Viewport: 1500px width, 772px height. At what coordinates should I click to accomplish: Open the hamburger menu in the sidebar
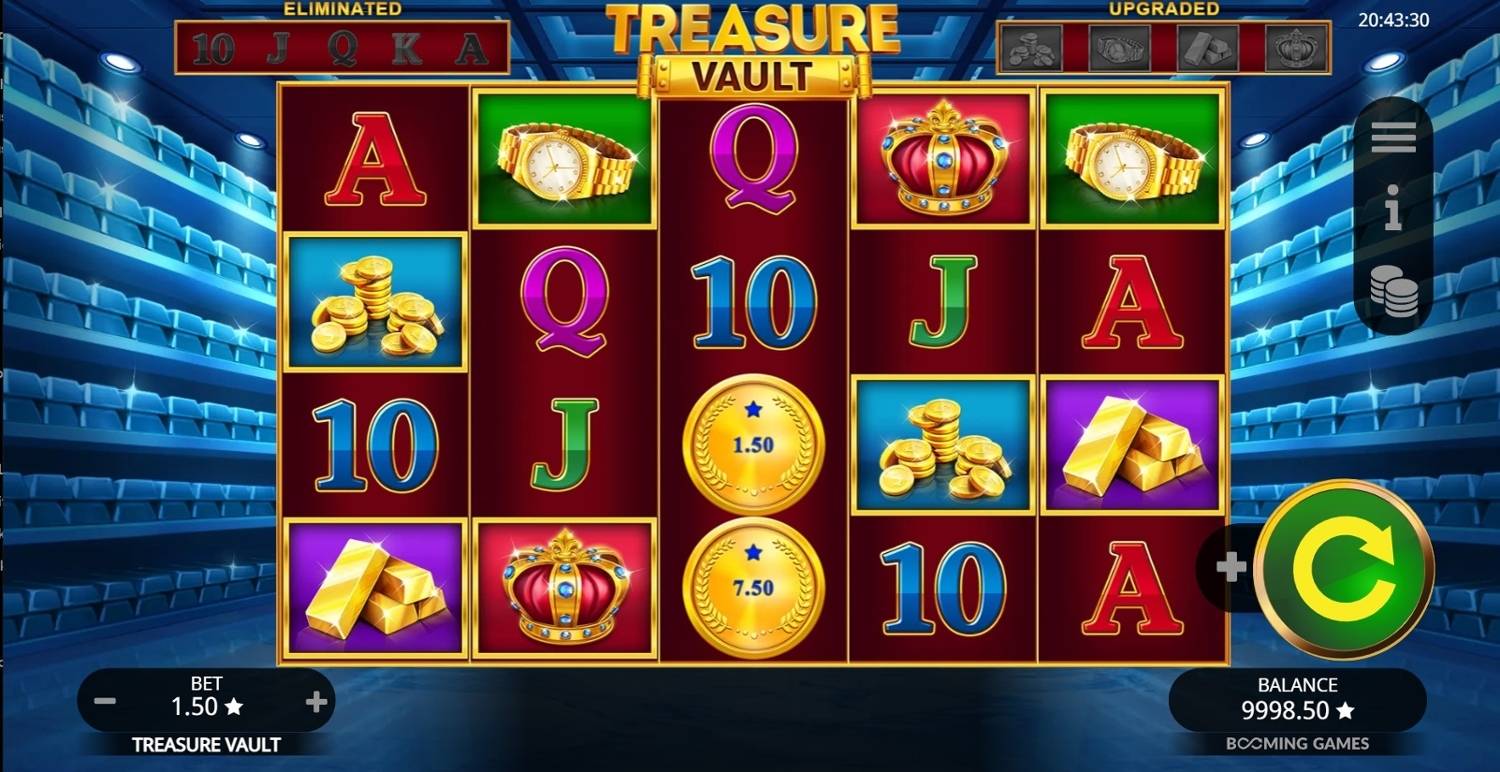1395,135
